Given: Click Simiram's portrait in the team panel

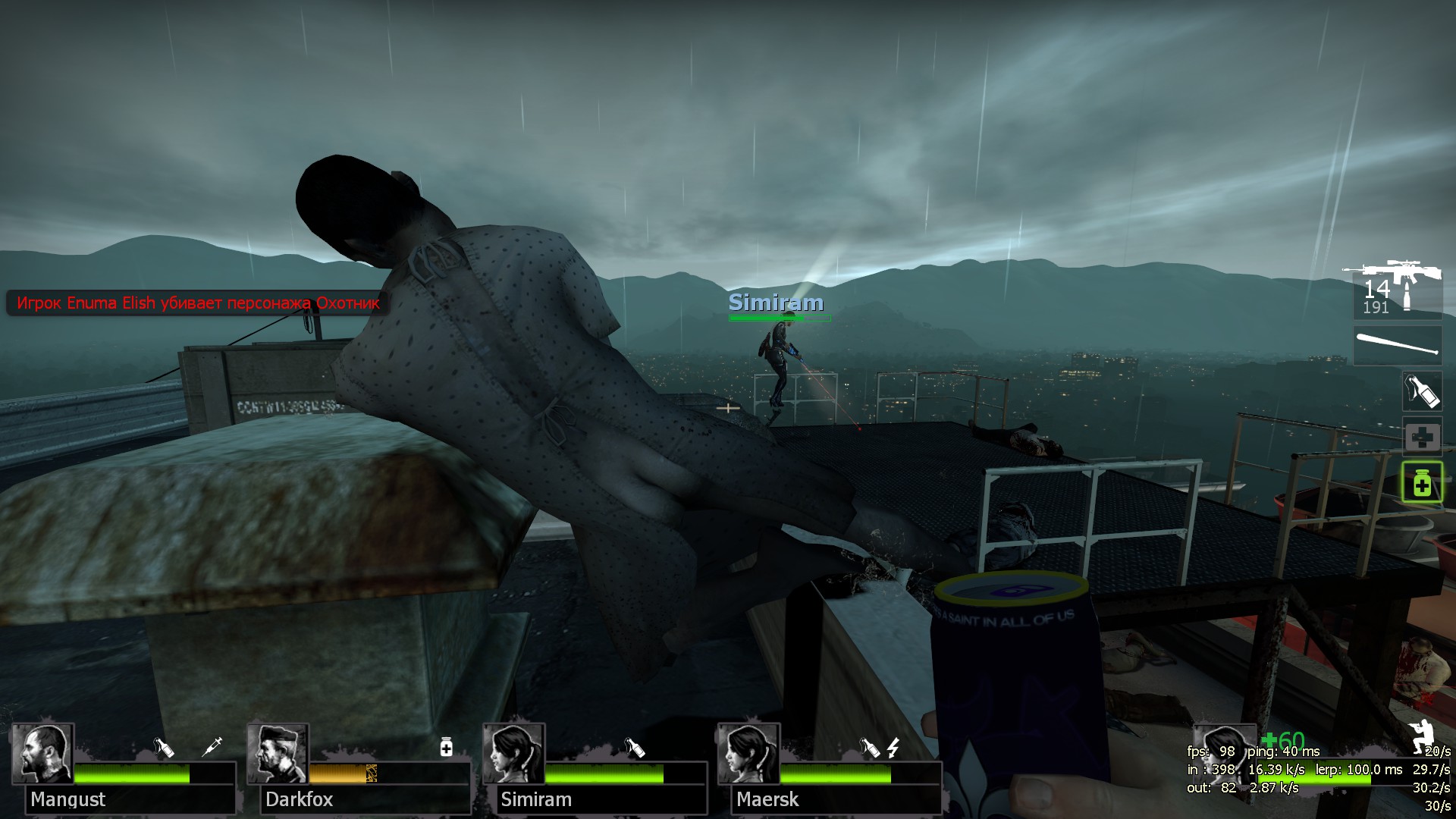Looking at the screenshot, I should 514,754.
